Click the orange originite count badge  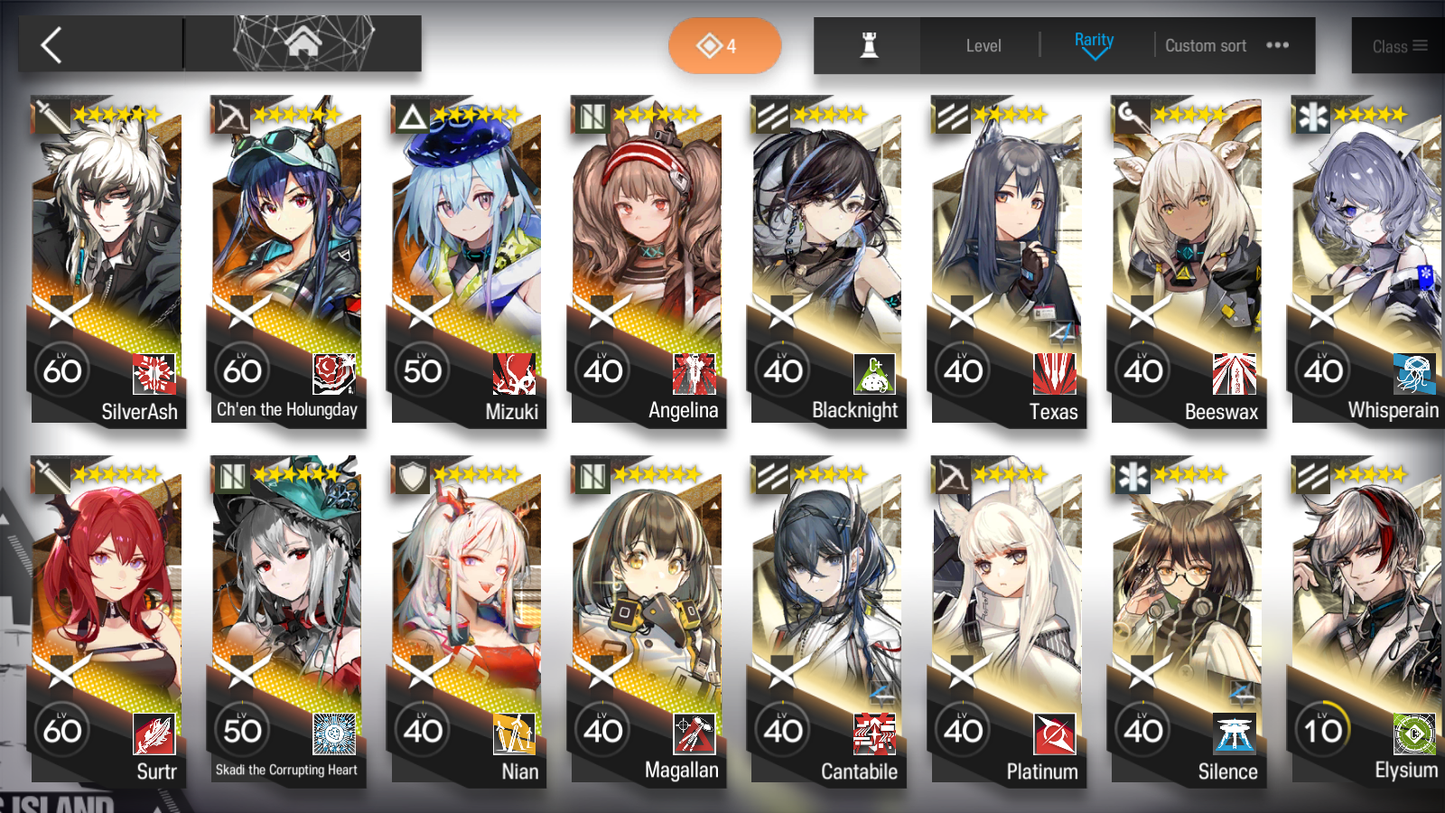pyautogui.click(x=724, y=45)
